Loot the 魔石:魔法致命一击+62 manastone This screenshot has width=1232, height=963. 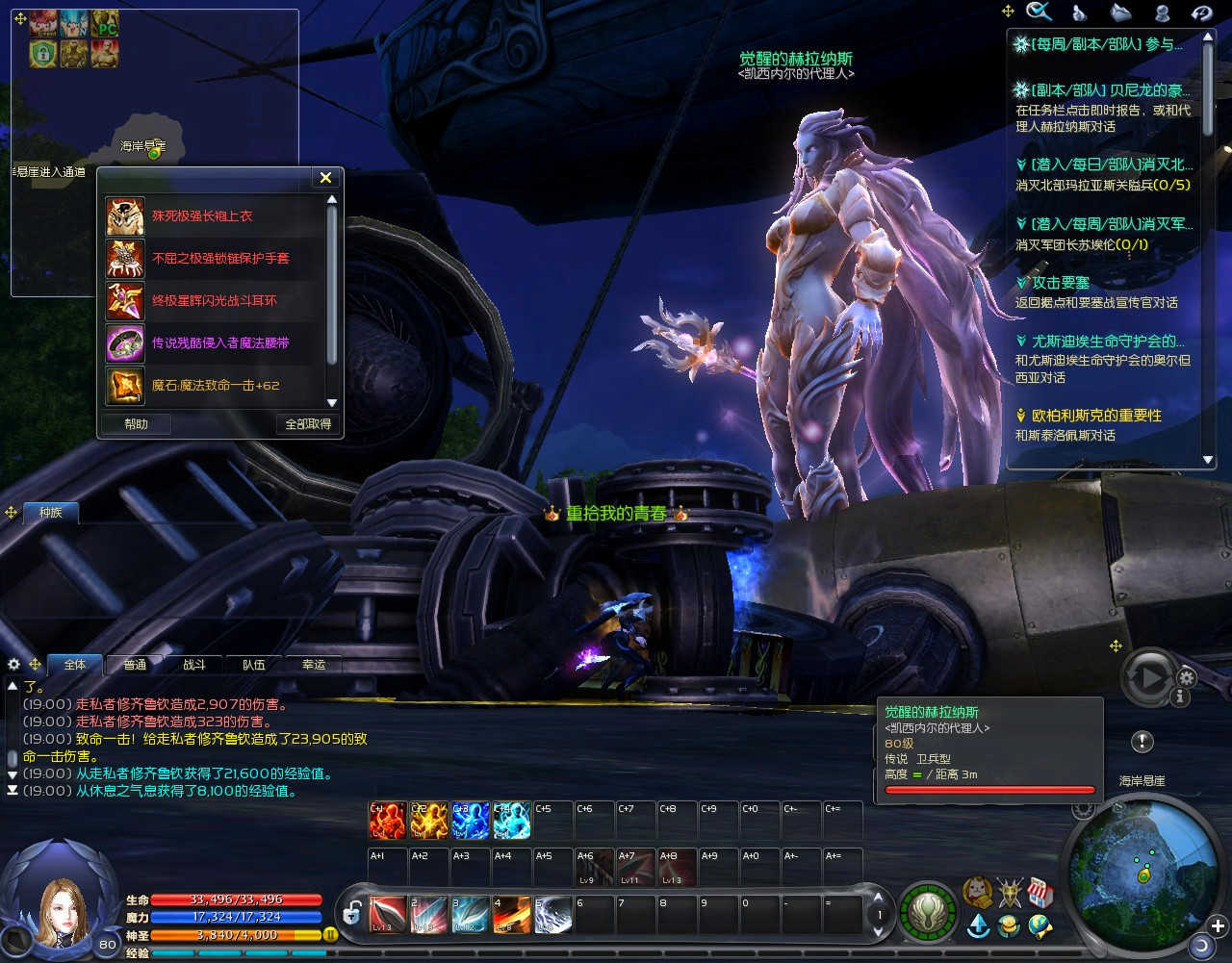click(x=216, y=386)
